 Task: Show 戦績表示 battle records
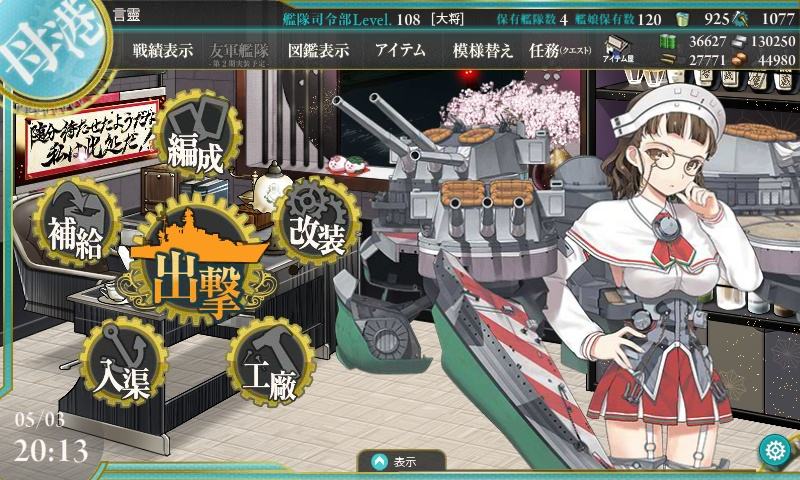[x=163, y=50]
